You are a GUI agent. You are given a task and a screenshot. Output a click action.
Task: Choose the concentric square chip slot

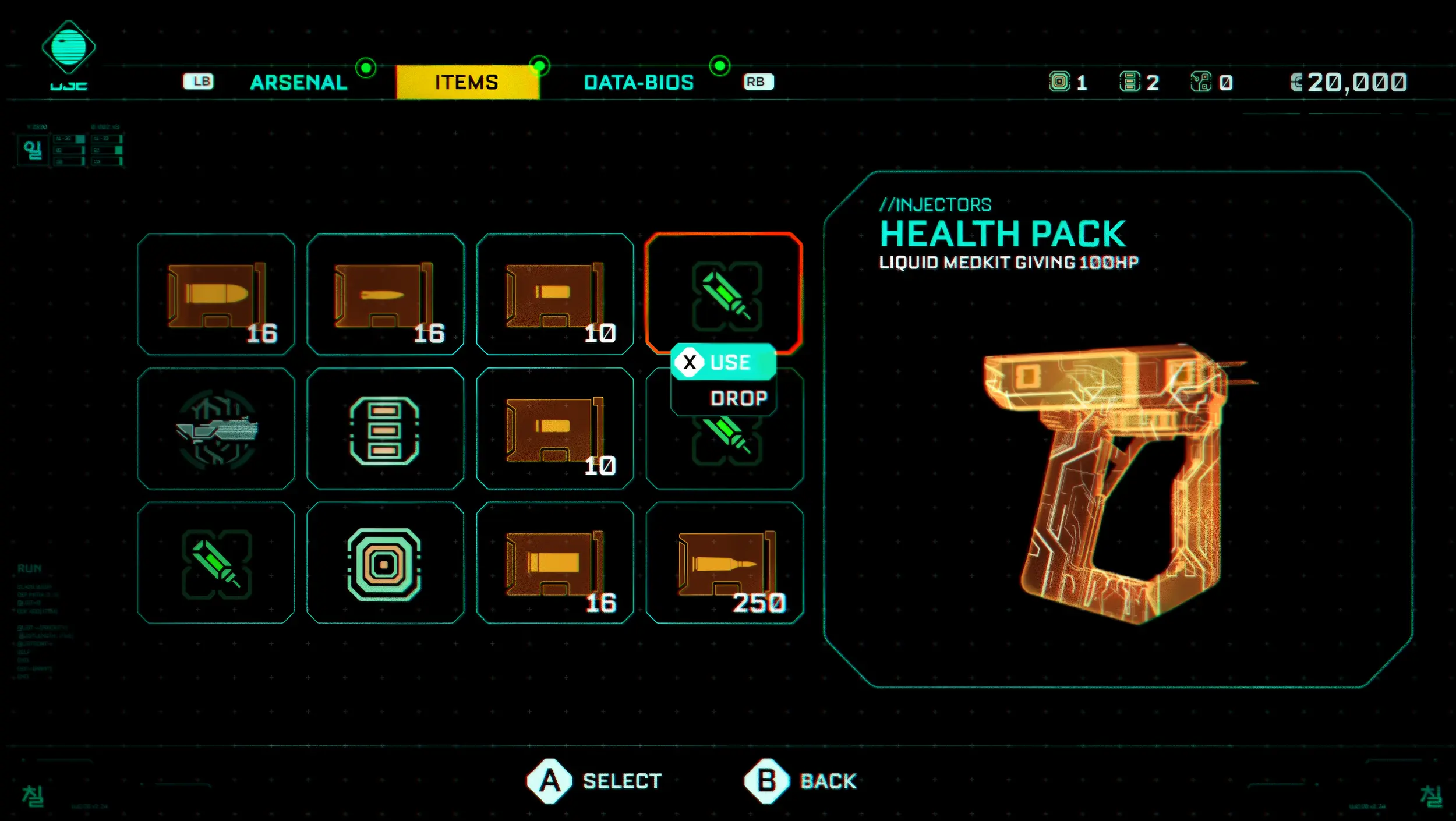[x=385, y=563]
